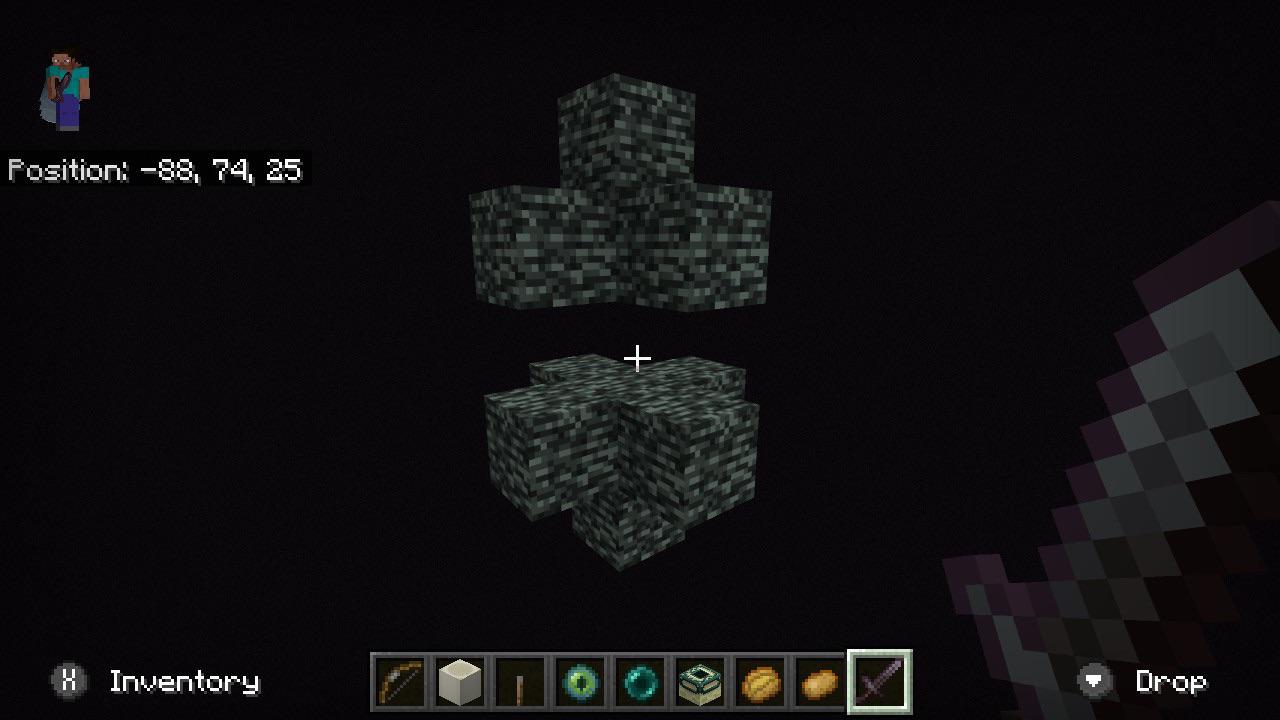This screenshot has height=720, width=1280.
Task: Select the bow in the hotbar
Action: [399, 681]
